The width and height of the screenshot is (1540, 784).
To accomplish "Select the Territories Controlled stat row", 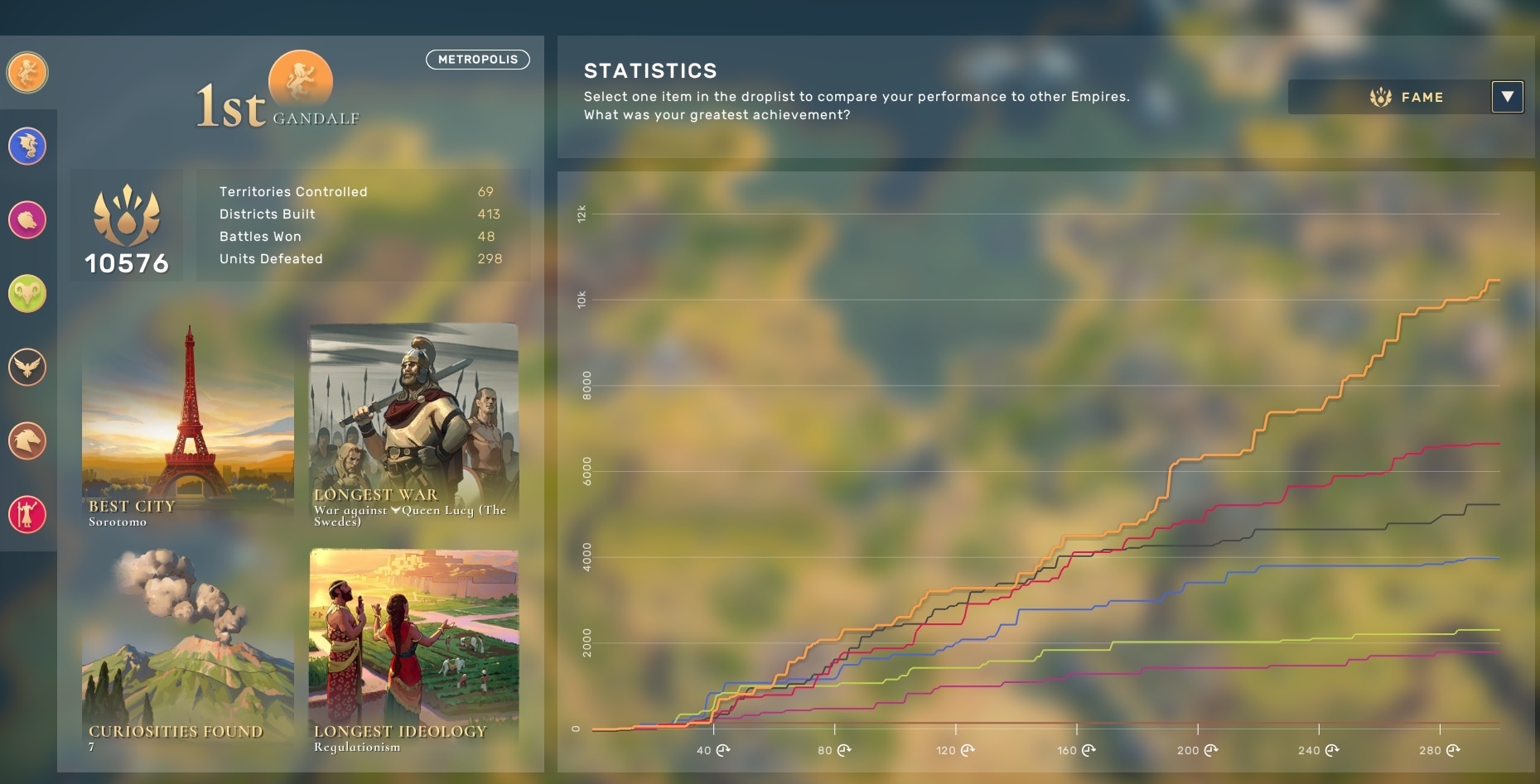I will tap(356, 191).
